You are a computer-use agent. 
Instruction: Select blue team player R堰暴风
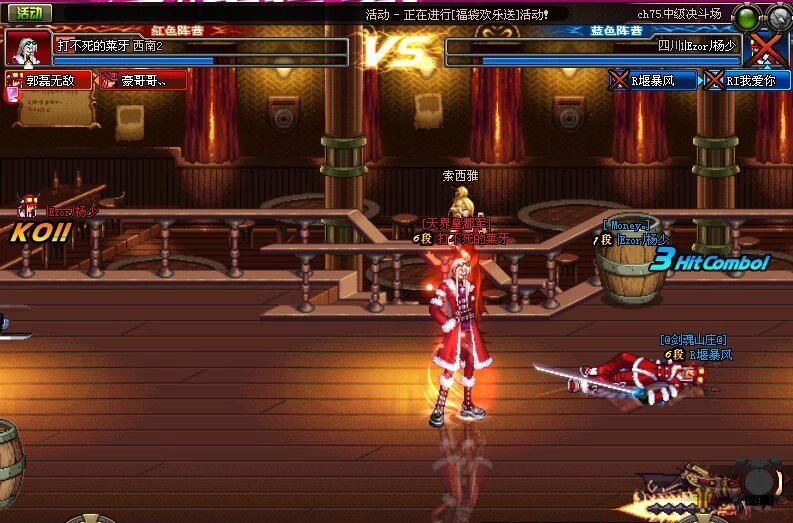tap(655, 80)
